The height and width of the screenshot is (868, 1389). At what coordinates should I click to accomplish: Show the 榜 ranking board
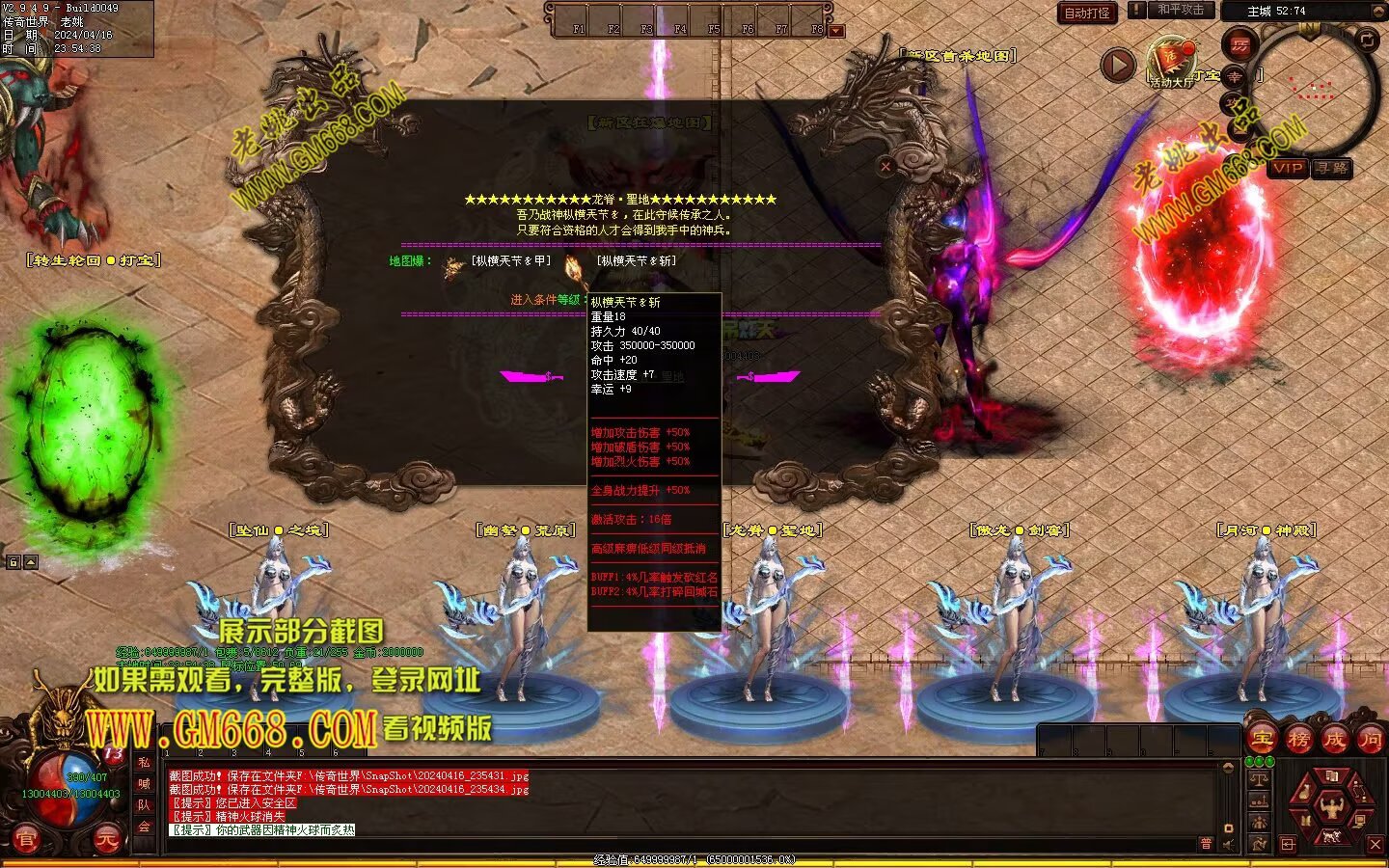point(1298,740)
